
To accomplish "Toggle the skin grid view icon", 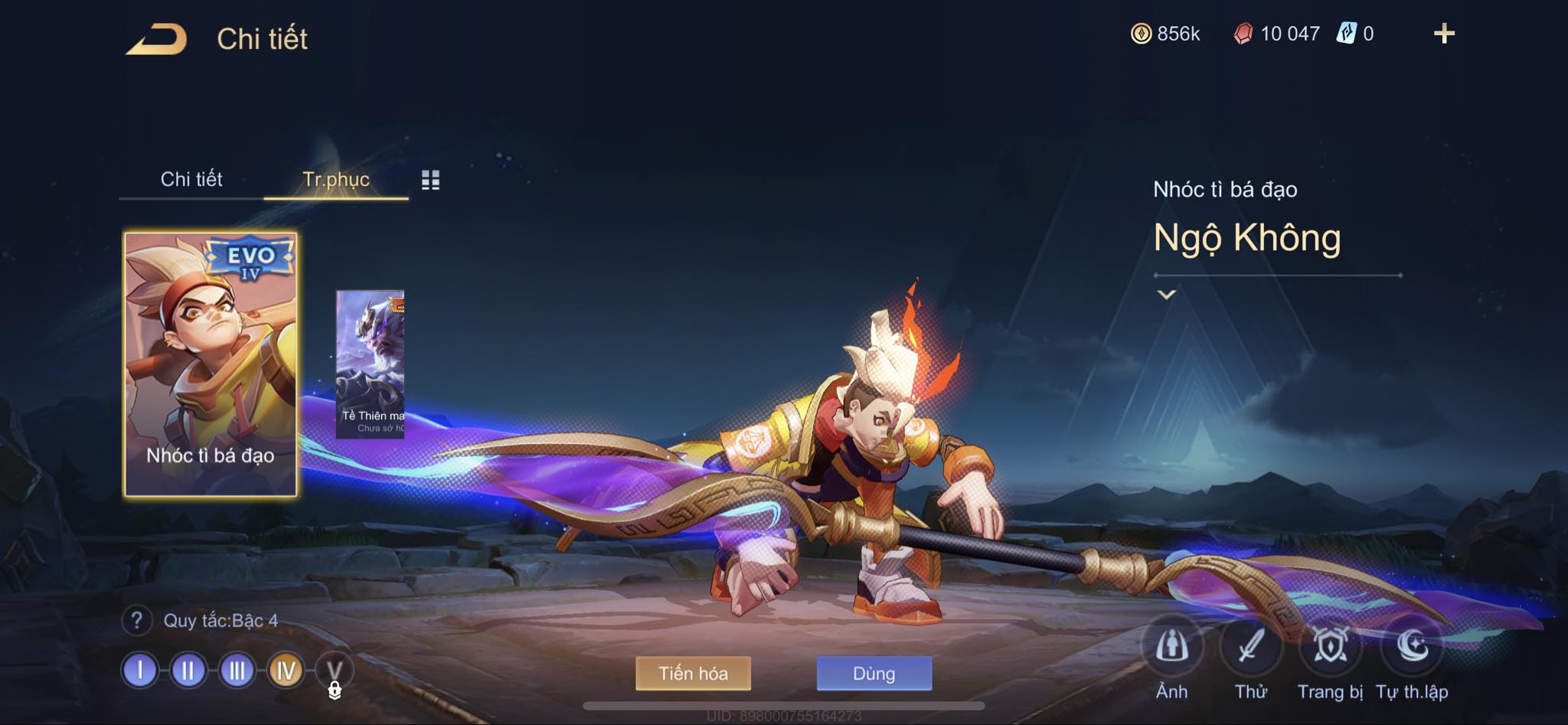I will pyautogui.click(x=430, y=180).
